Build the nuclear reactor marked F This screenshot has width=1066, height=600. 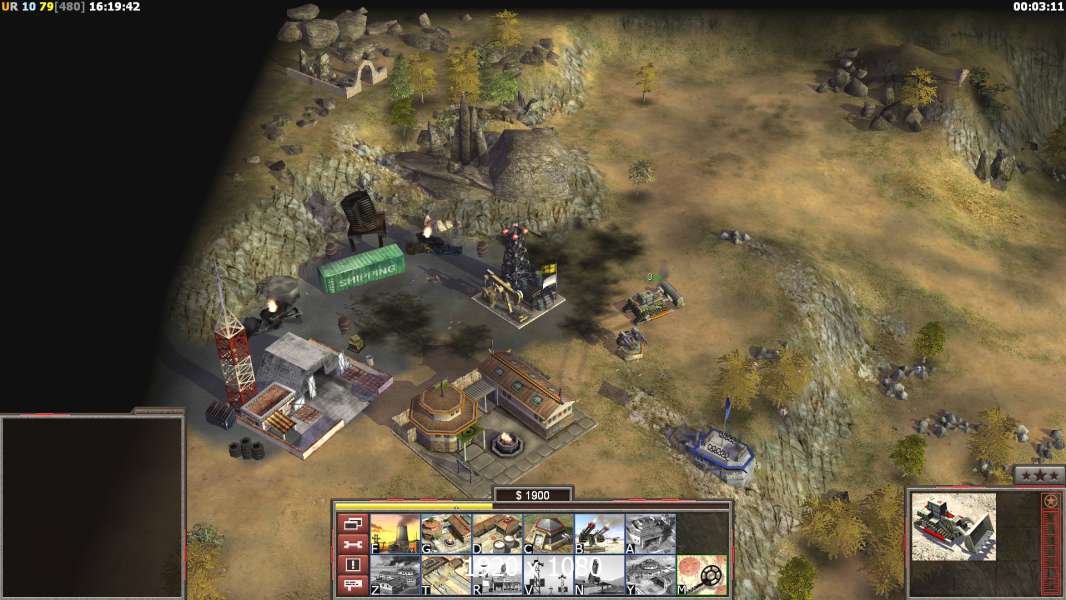pyautogui.click(x=394, y=533)
